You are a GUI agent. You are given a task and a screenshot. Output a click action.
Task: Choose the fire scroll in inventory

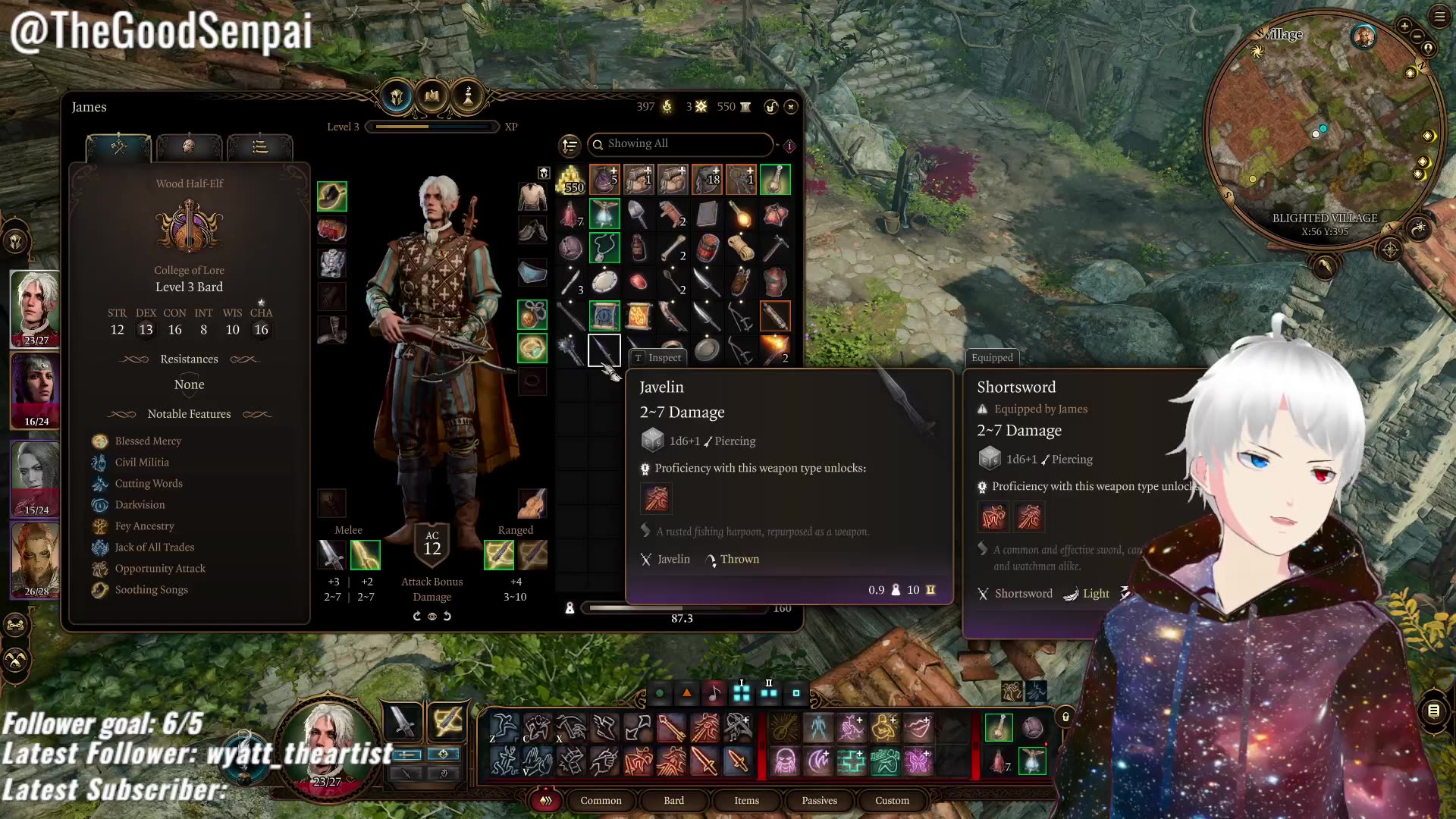point(639,315)
